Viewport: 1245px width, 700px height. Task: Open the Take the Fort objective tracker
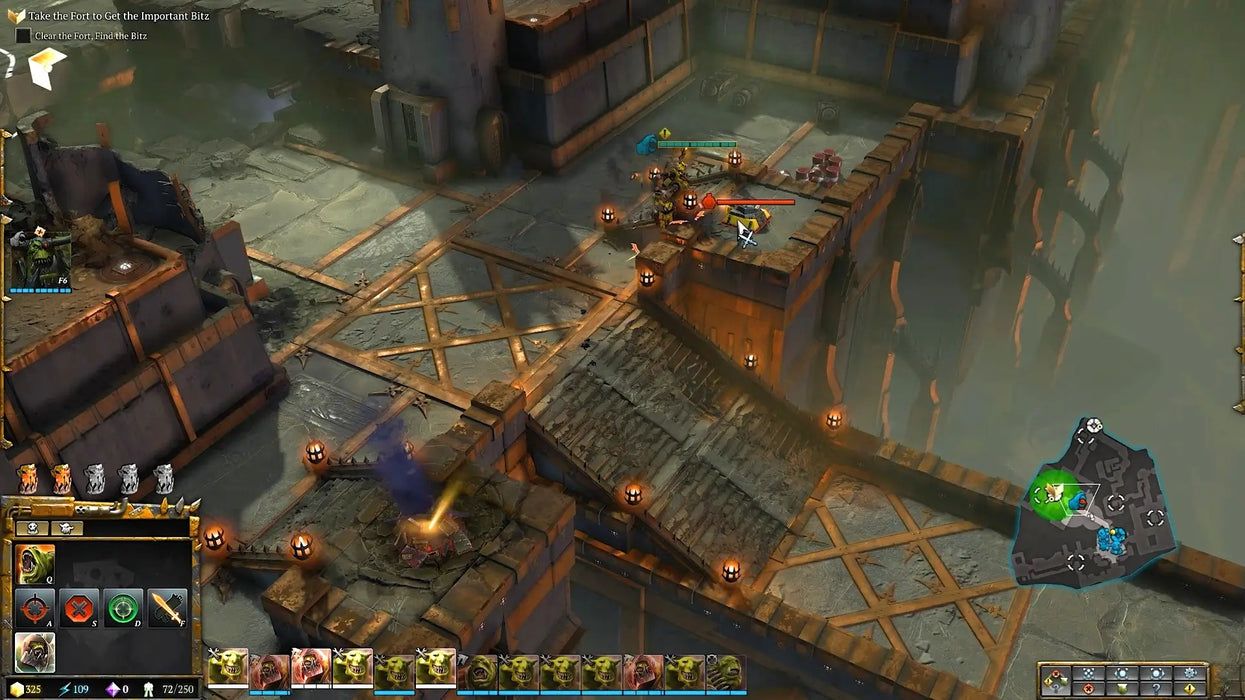point(16,16)
